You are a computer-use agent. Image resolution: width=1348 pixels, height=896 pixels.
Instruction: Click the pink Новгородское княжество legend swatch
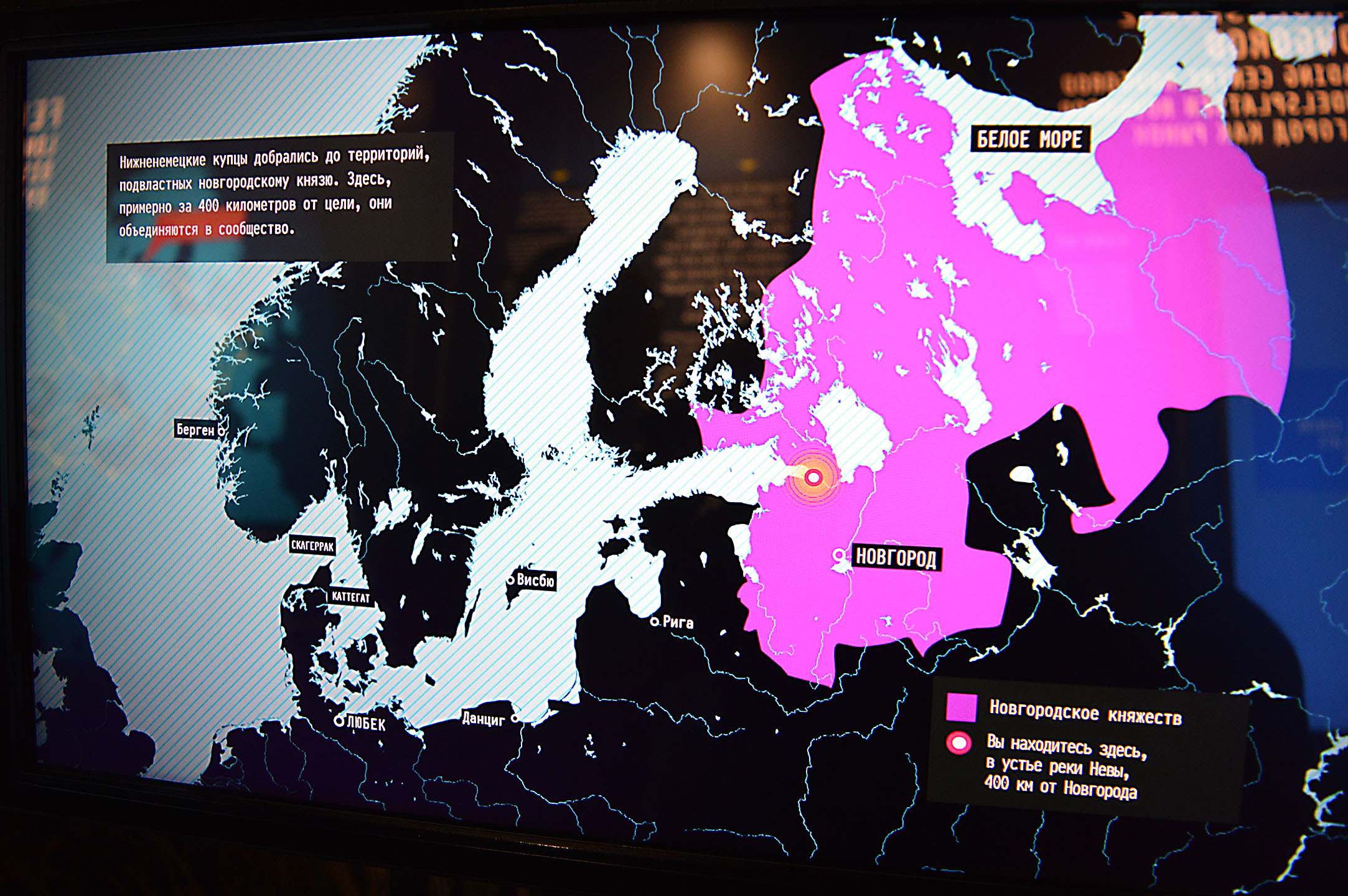click(x=961, y=707)
